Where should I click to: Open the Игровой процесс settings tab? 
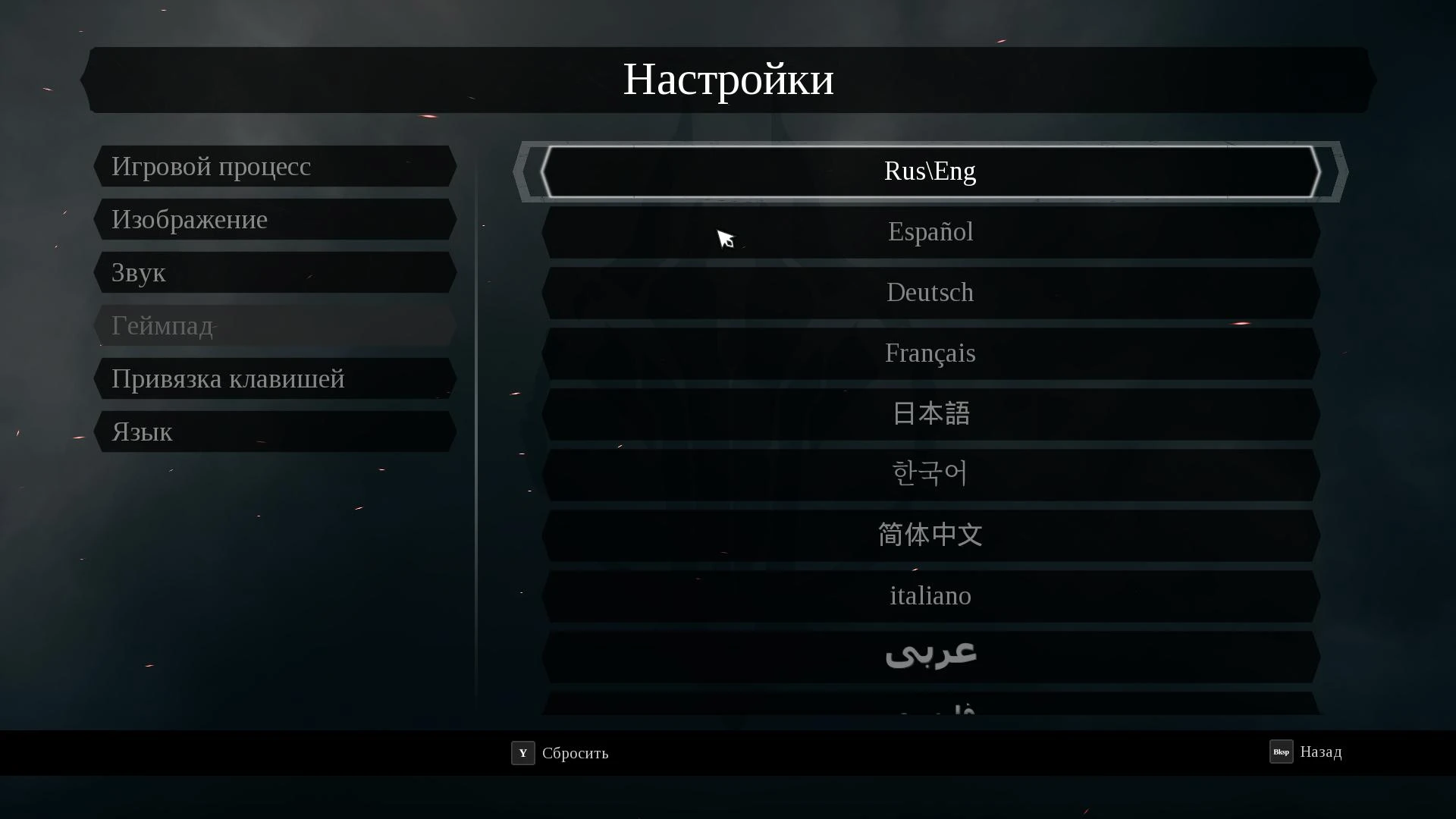click(275, 166)
